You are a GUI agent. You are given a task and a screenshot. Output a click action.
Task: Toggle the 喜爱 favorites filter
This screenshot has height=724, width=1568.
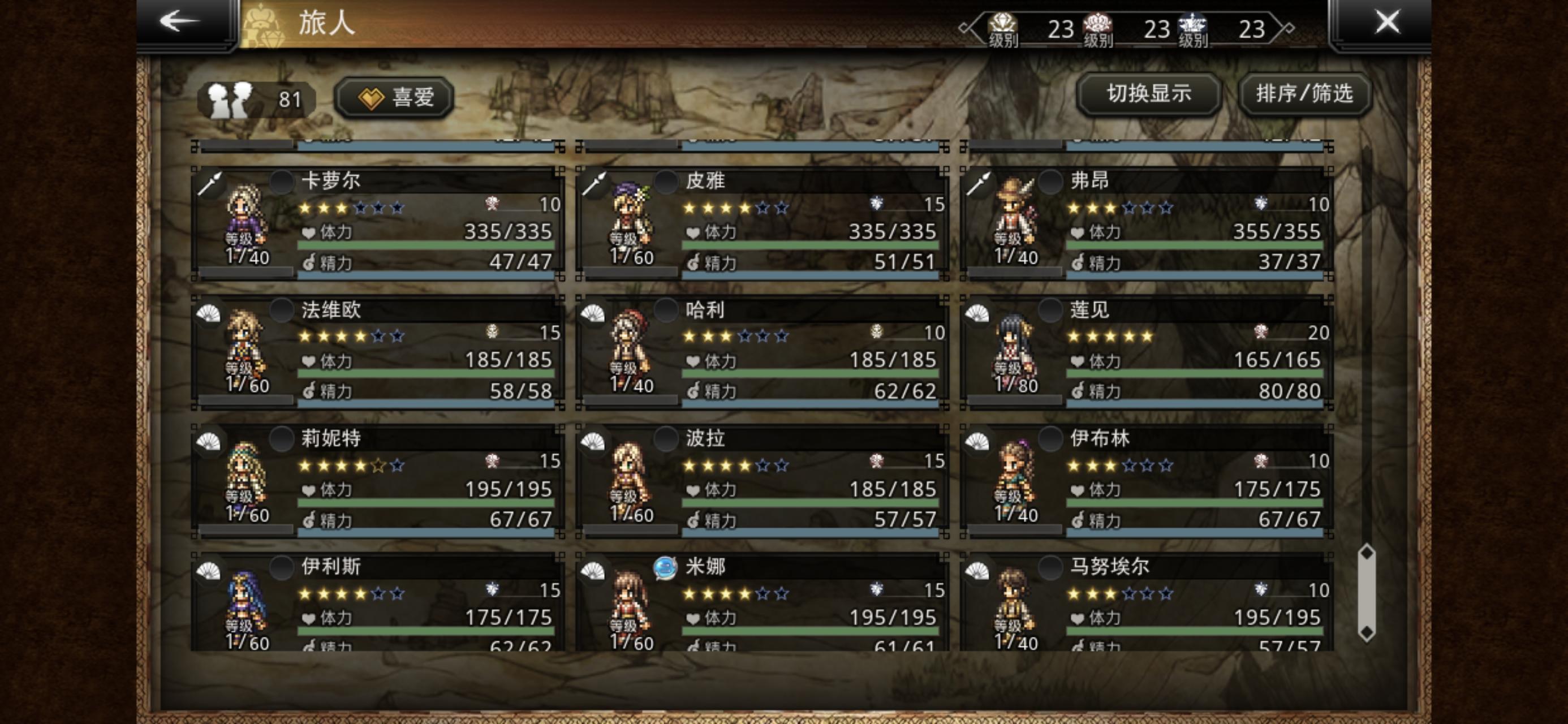[x=394, y=97]
